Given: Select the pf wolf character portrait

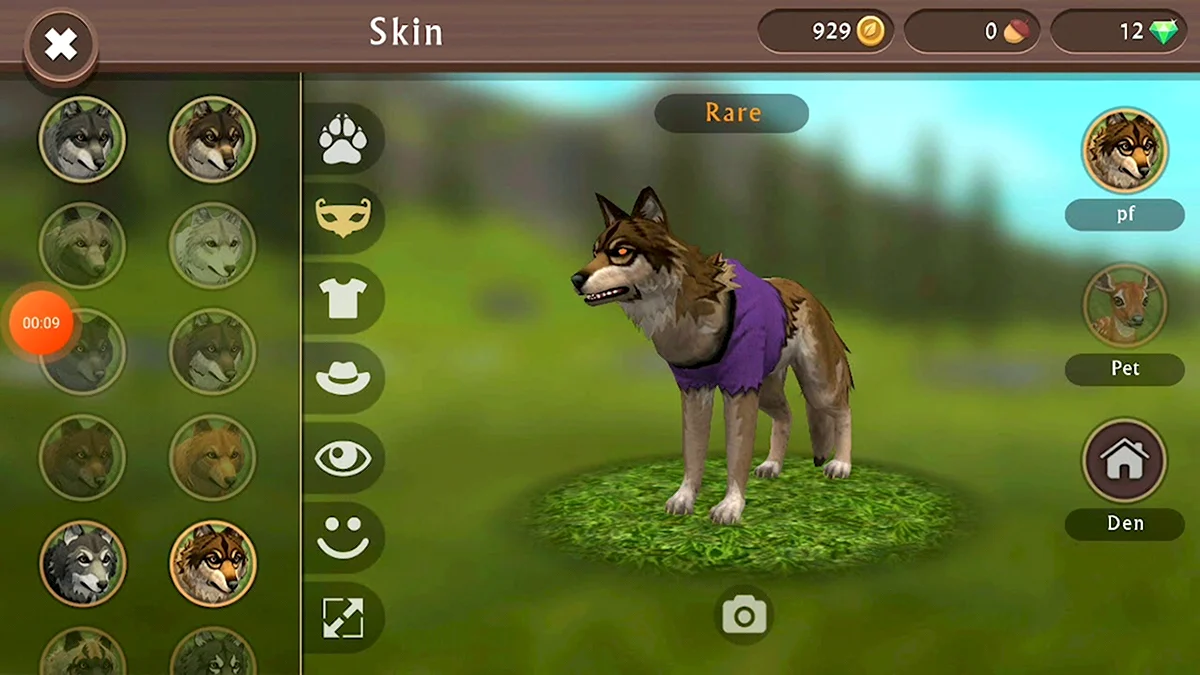Looking at the screenshot, I should coord(1125,150).
